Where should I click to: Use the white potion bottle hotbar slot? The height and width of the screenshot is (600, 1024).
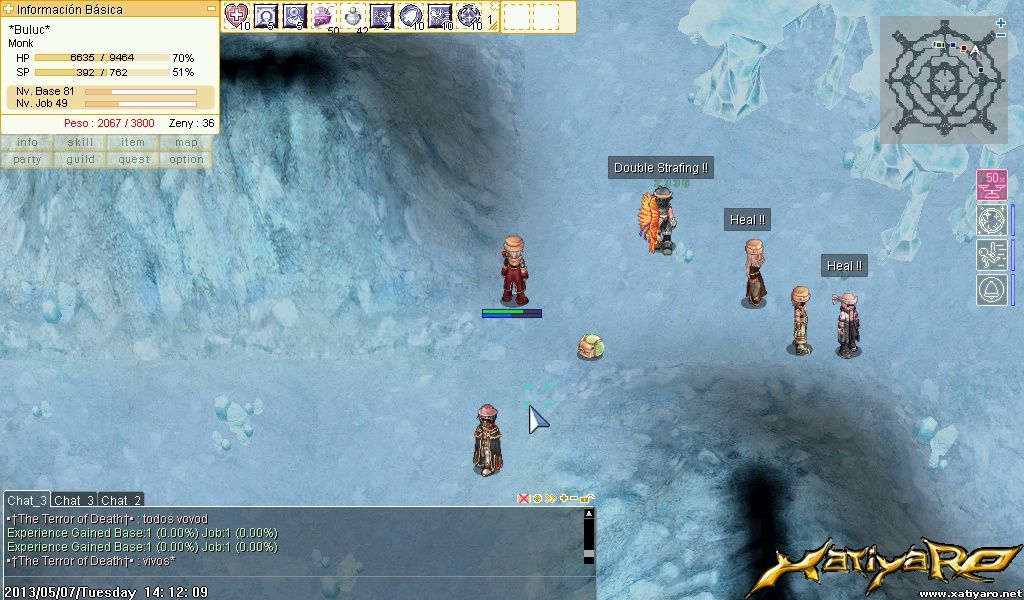353,15
